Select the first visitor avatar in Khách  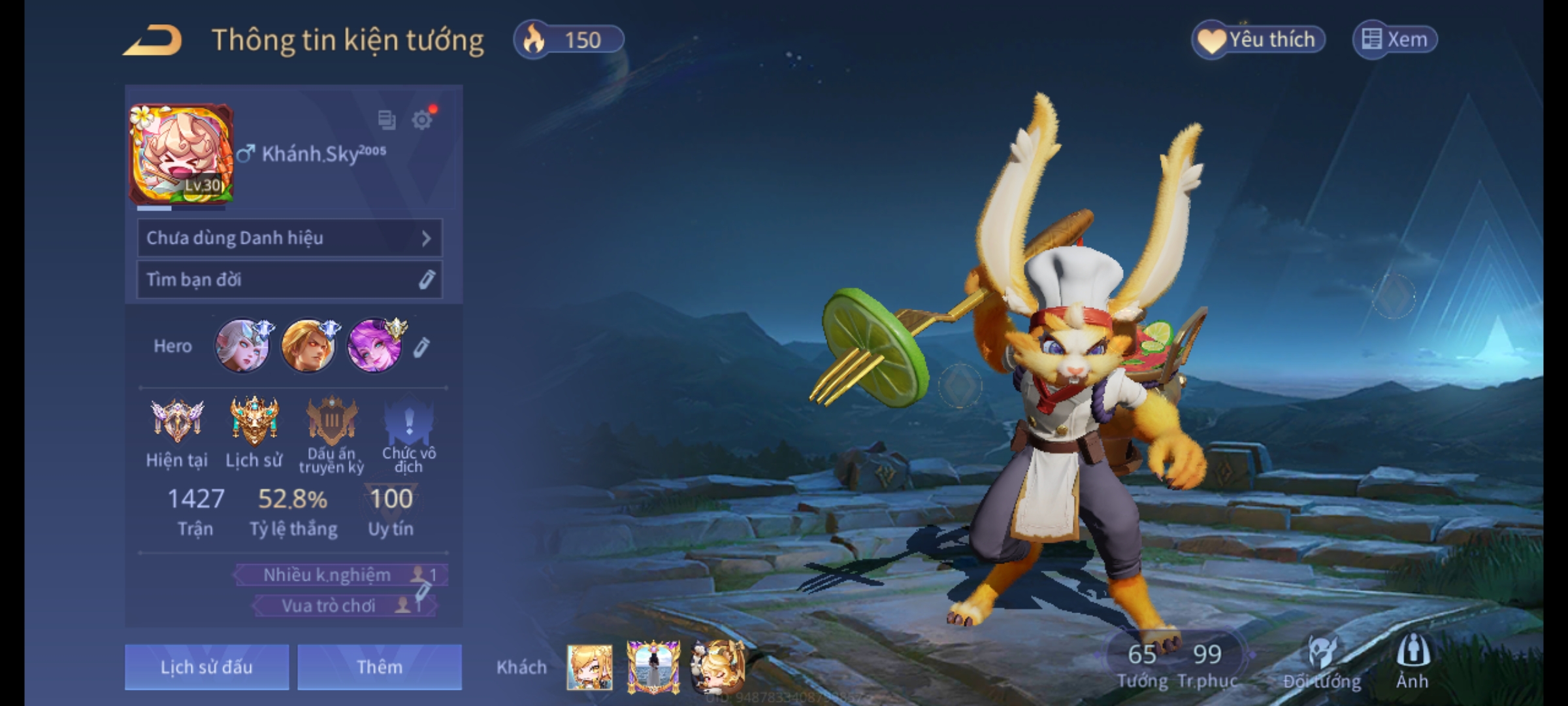pos(589,667)
